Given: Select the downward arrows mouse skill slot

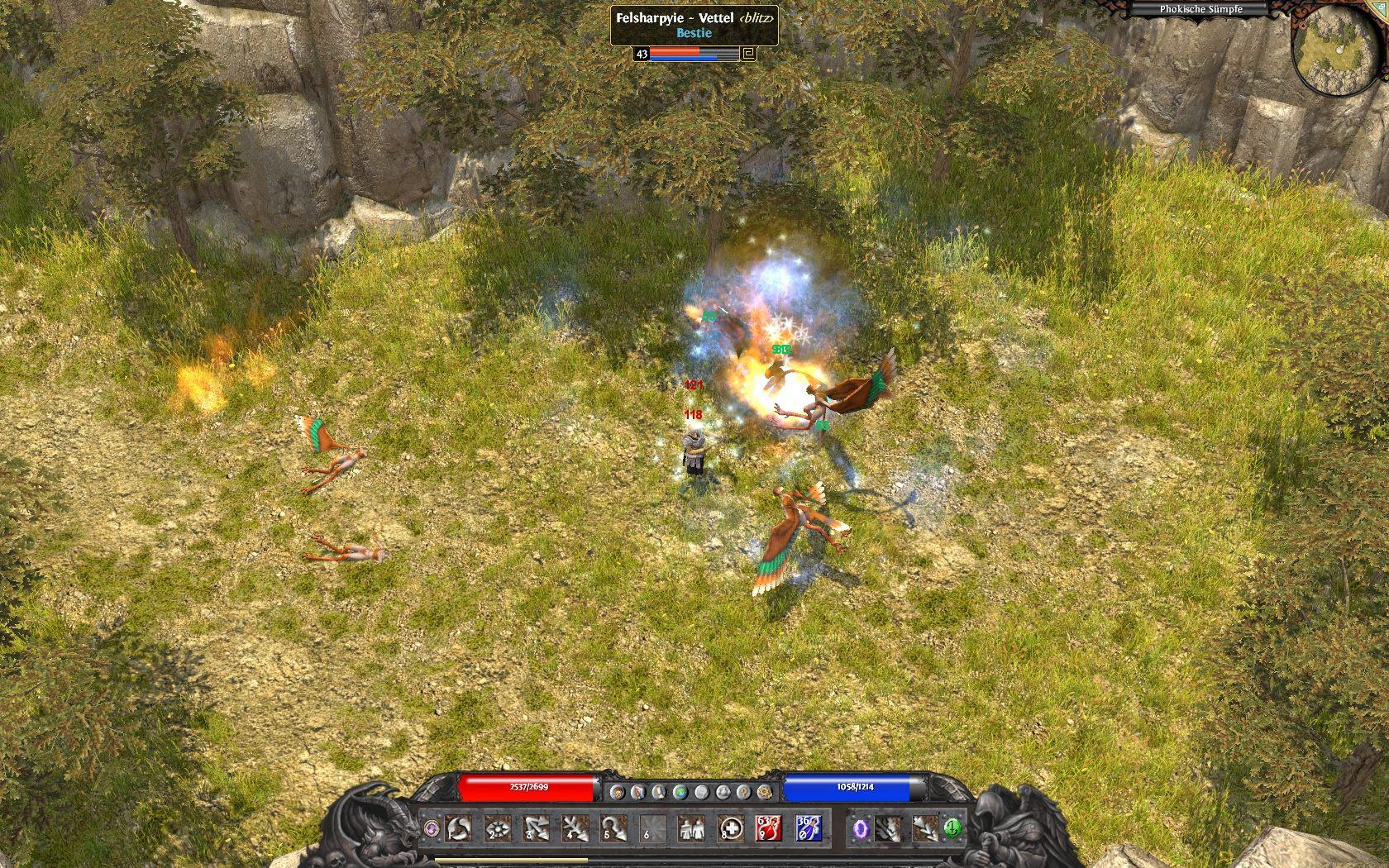Looking at the screenshot, I should [925, 827].
